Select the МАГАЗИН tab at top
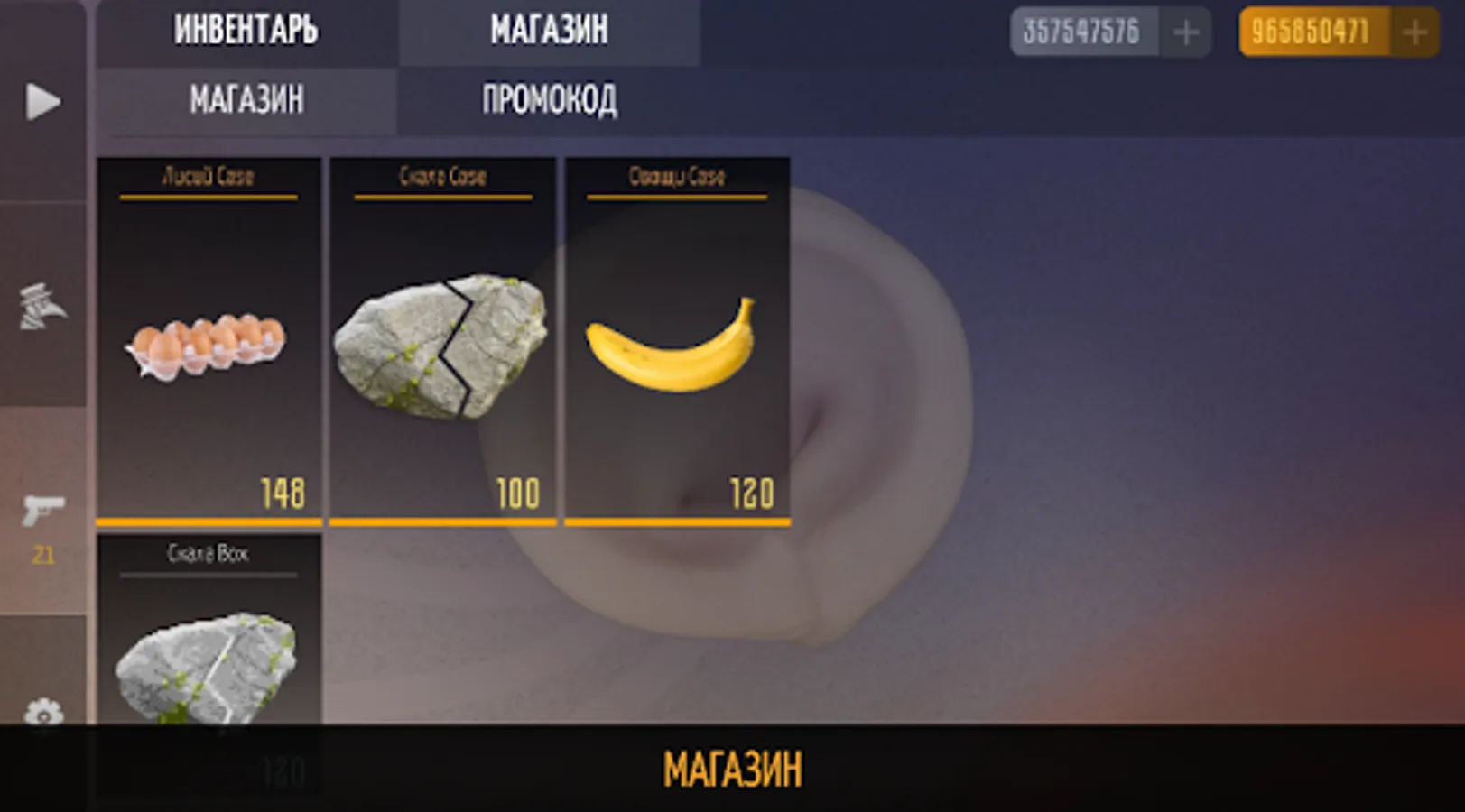 click(x=551, y=30)
